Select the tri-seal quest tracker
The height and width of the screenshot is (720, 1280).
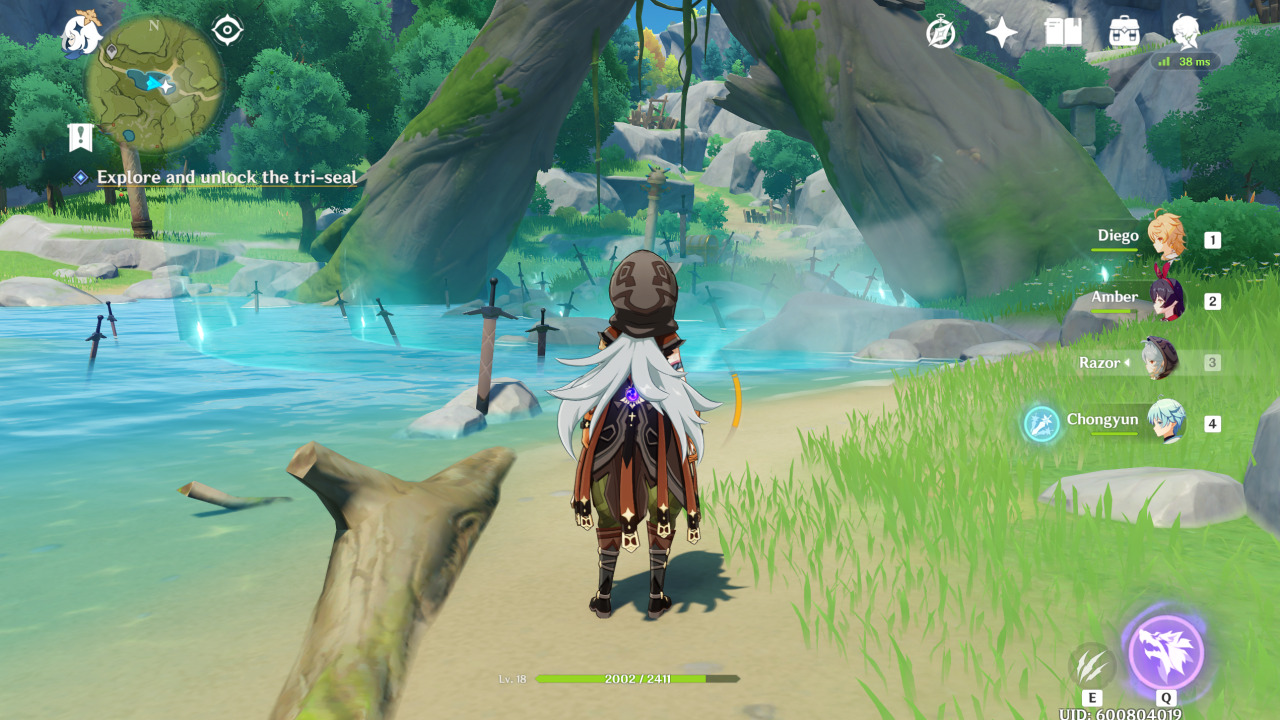point(226,178)
